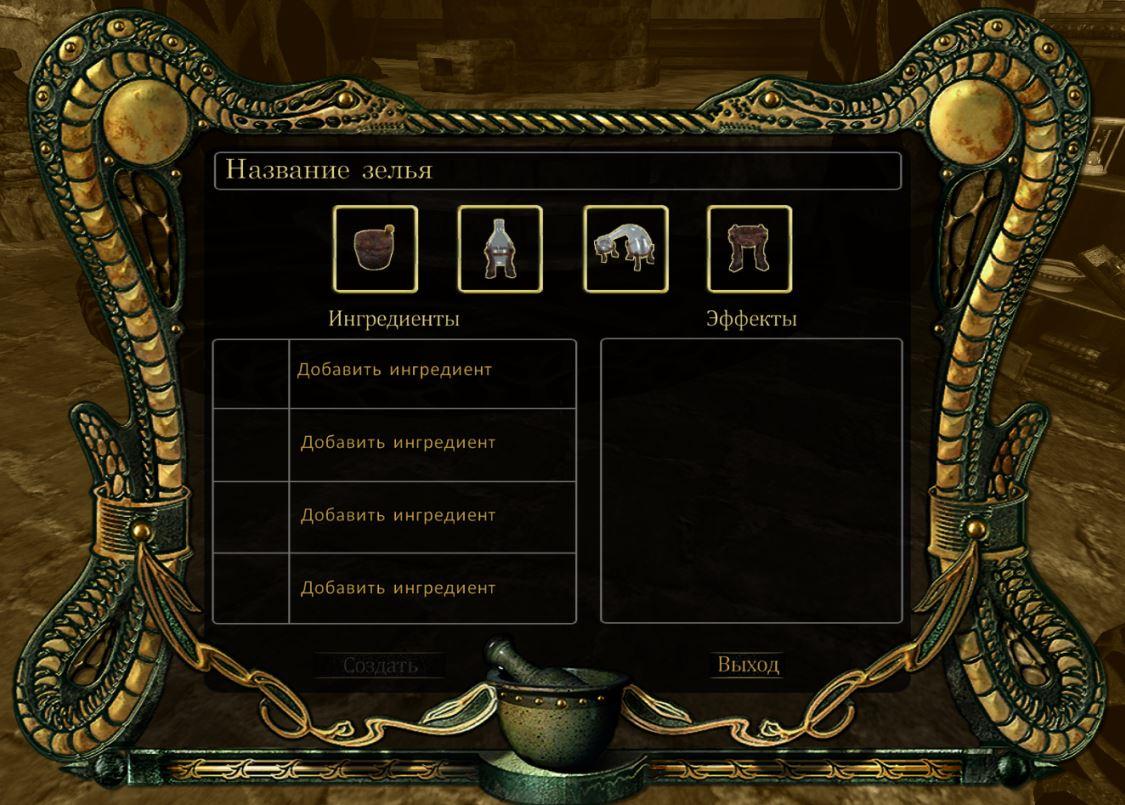Select the glass retort apparatus slot
Image resolution: width=1125 pixels, height=805 pixels.
tap(626, 249)
